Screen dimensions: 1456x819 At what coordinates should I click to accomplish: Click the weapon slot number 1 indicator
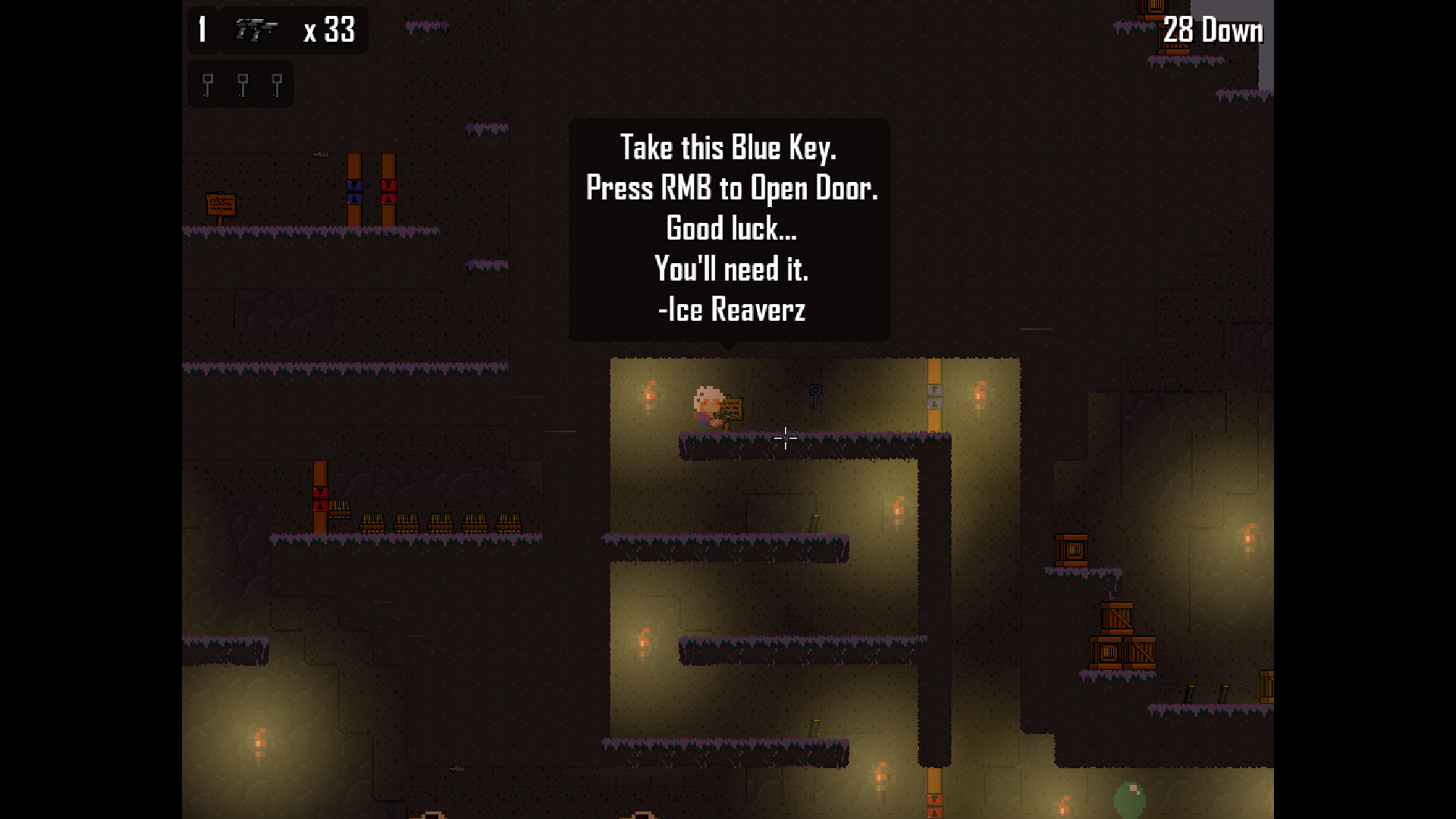[x=201, y=30]
